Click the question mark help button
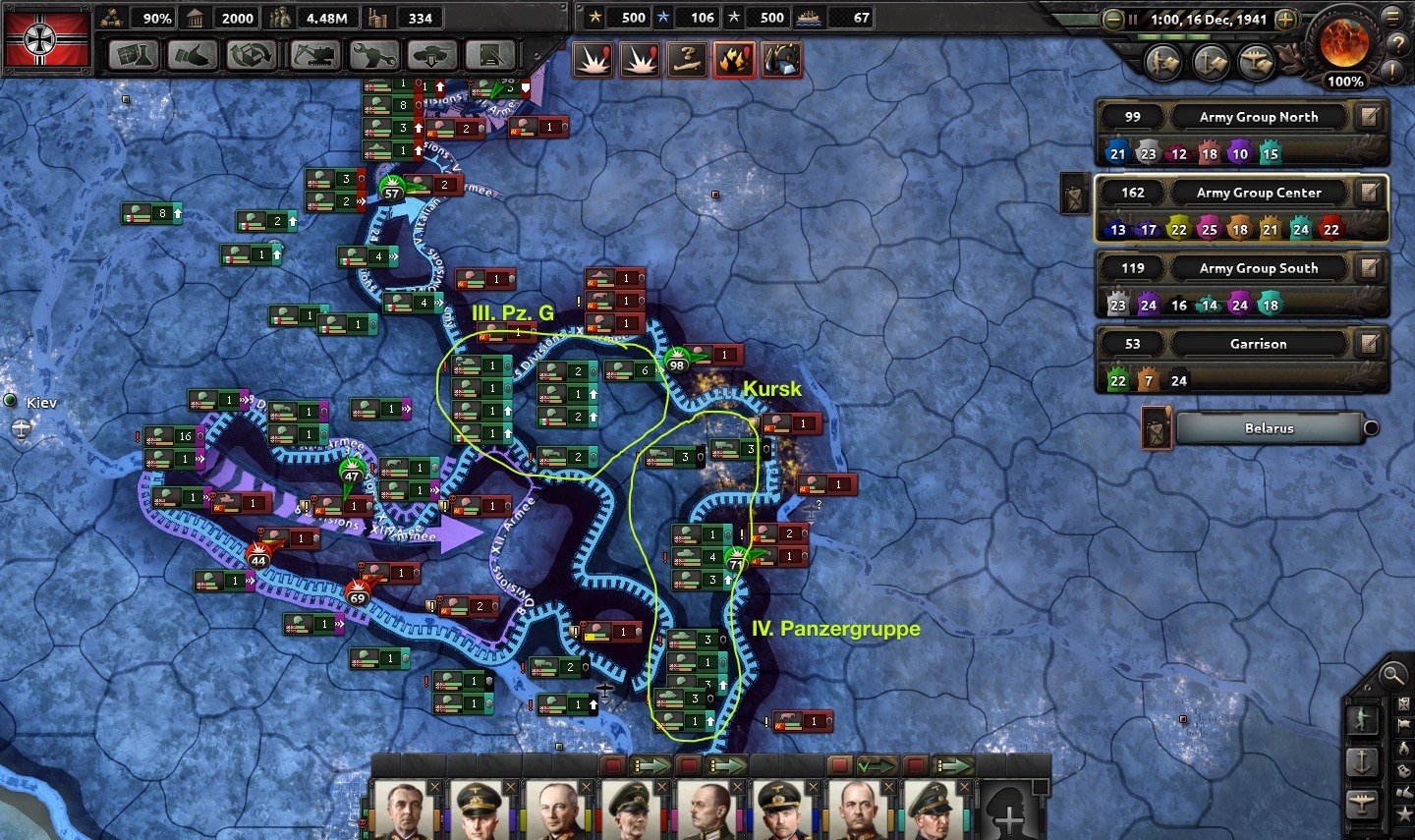This screenshot has height=840, width=1415. [1396, 44]
